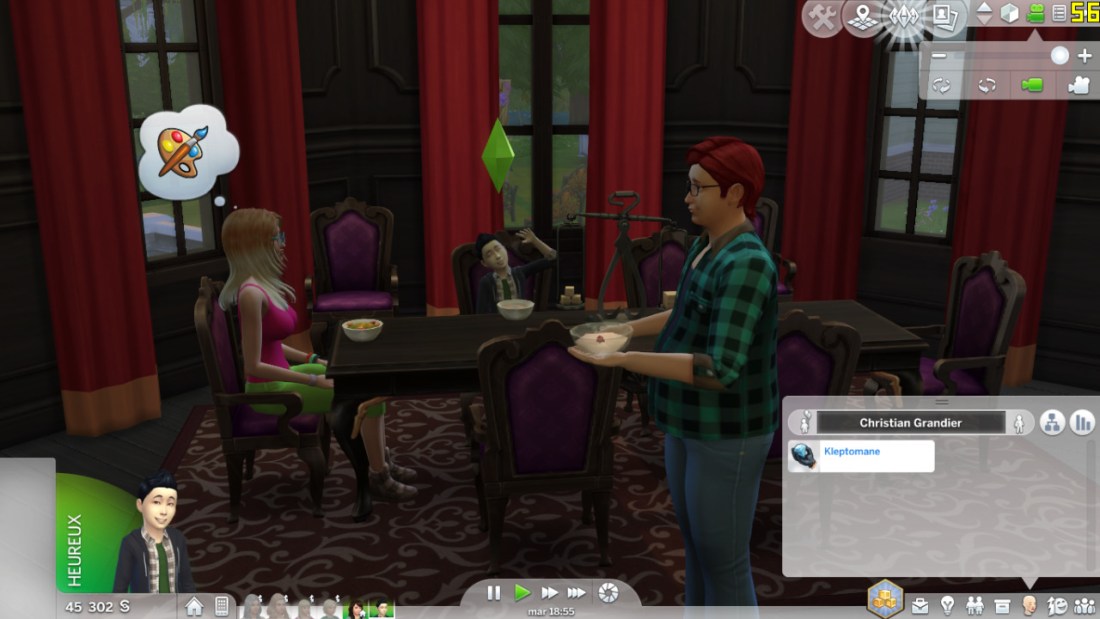
Task: Open Build Mode with hammer and wrench icon
Action: point(822,17)
